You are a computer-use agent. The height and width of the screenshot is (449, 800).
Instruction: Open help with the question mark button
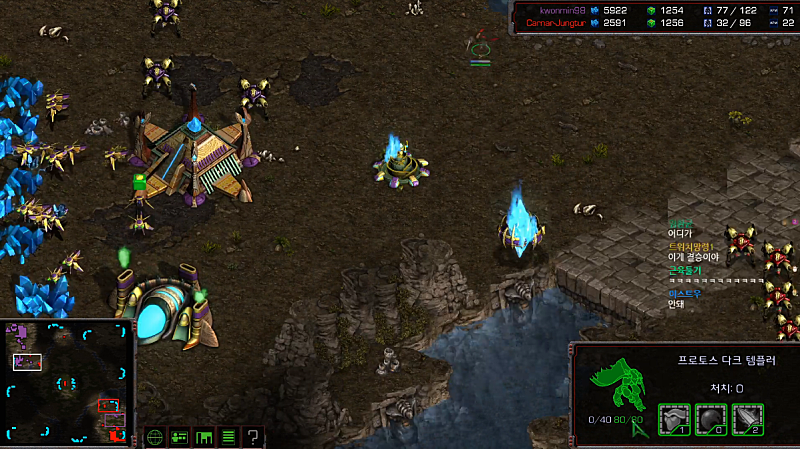coord(253,437)
